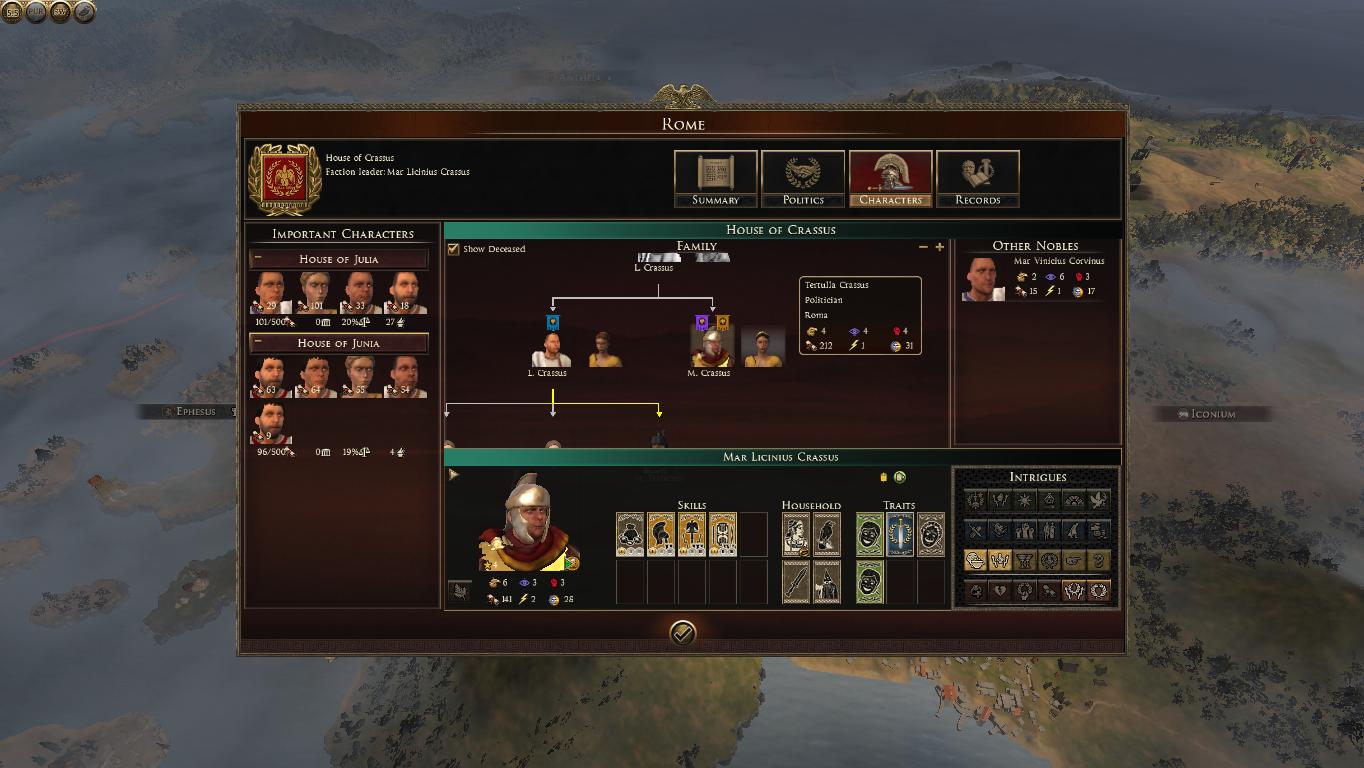
Task: Switch to the Politics tab
Action: pyautogui.click(x=802, y=179)
